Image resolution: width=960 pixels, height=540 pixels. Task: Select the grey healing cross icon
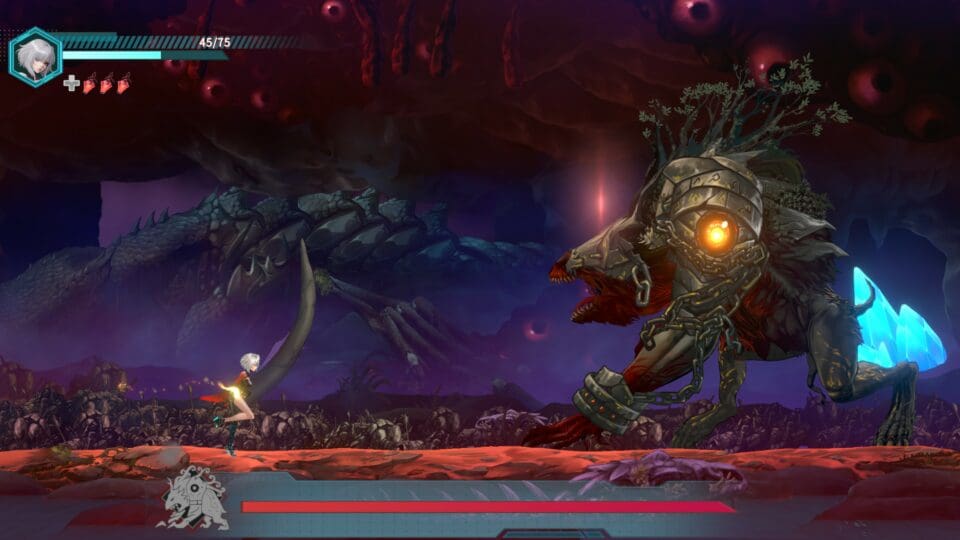(x=71, y=83)
